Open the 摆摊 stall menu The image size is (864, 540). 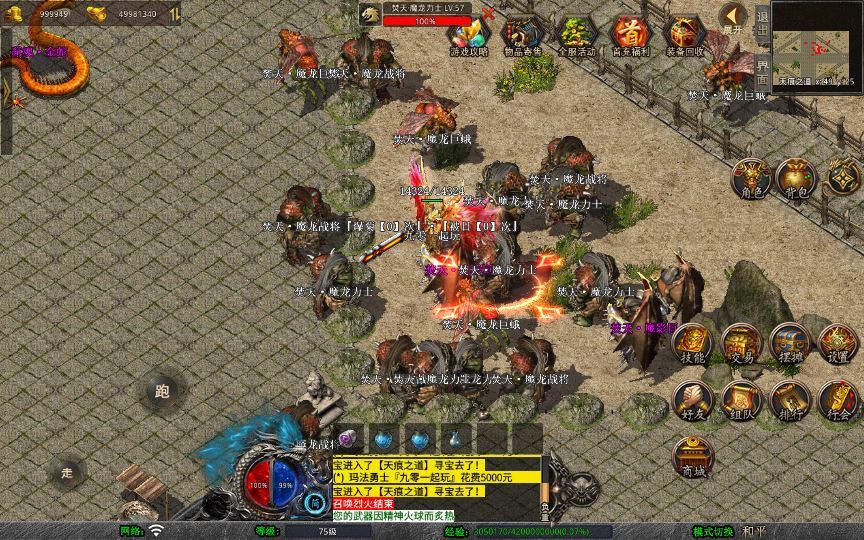[x=789, y=343]
